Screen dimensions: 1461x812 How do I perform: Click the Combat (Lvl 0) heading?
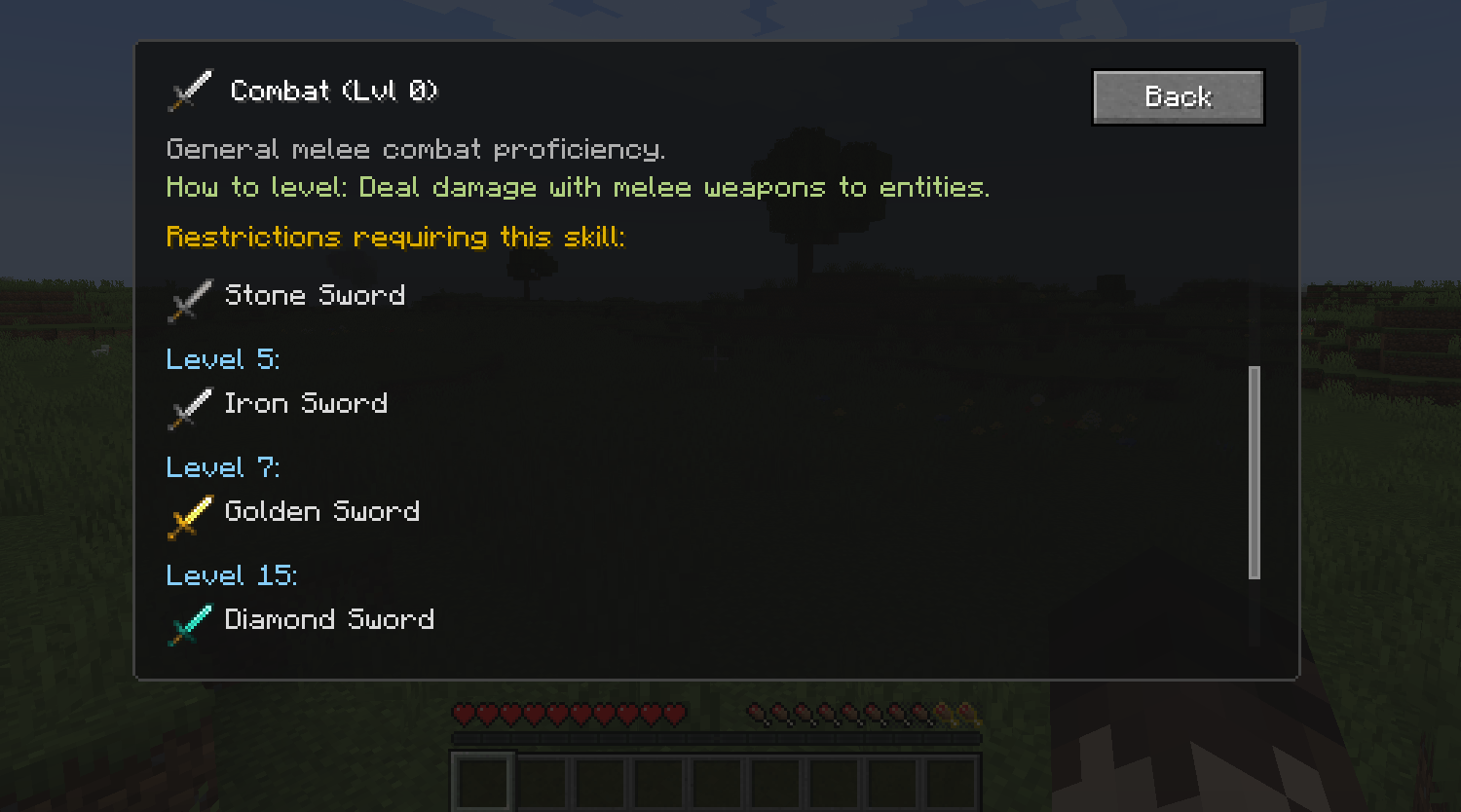334,90
